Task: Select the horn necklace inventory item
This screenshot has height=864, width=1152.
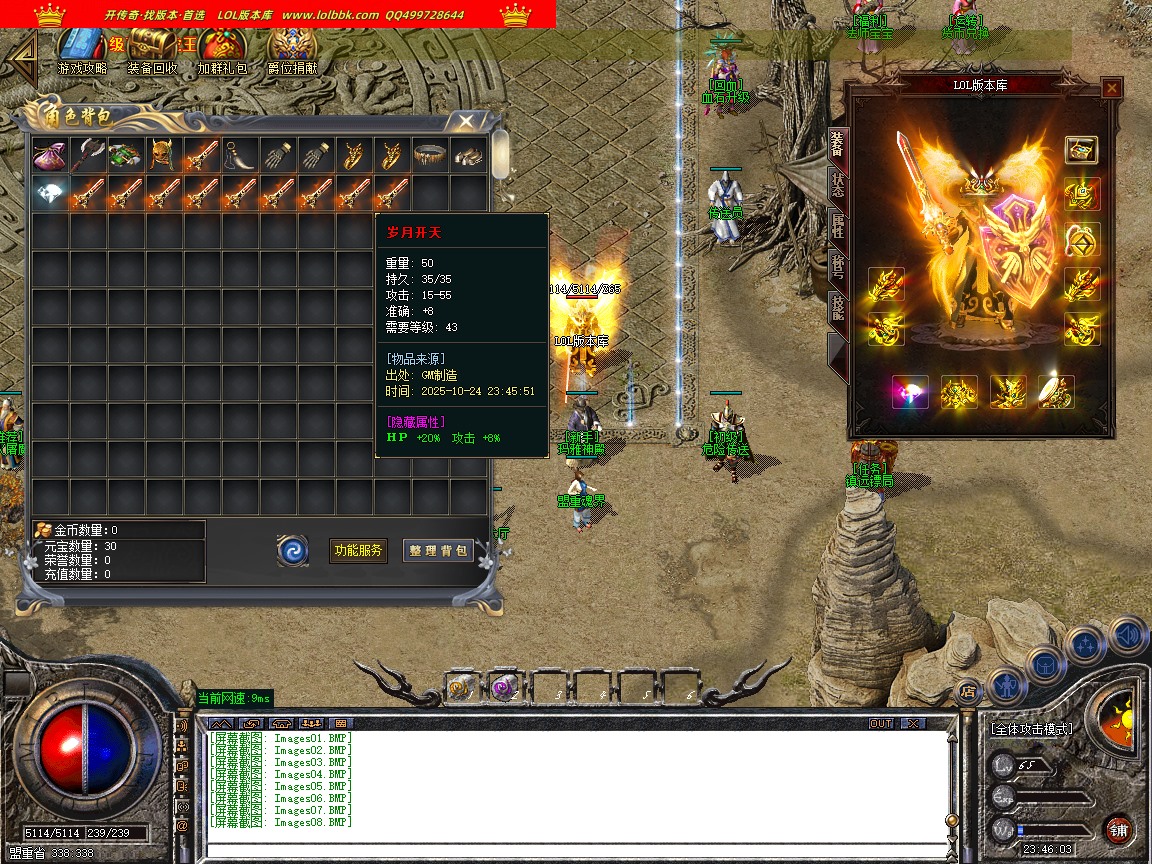Action: (239, 156)
